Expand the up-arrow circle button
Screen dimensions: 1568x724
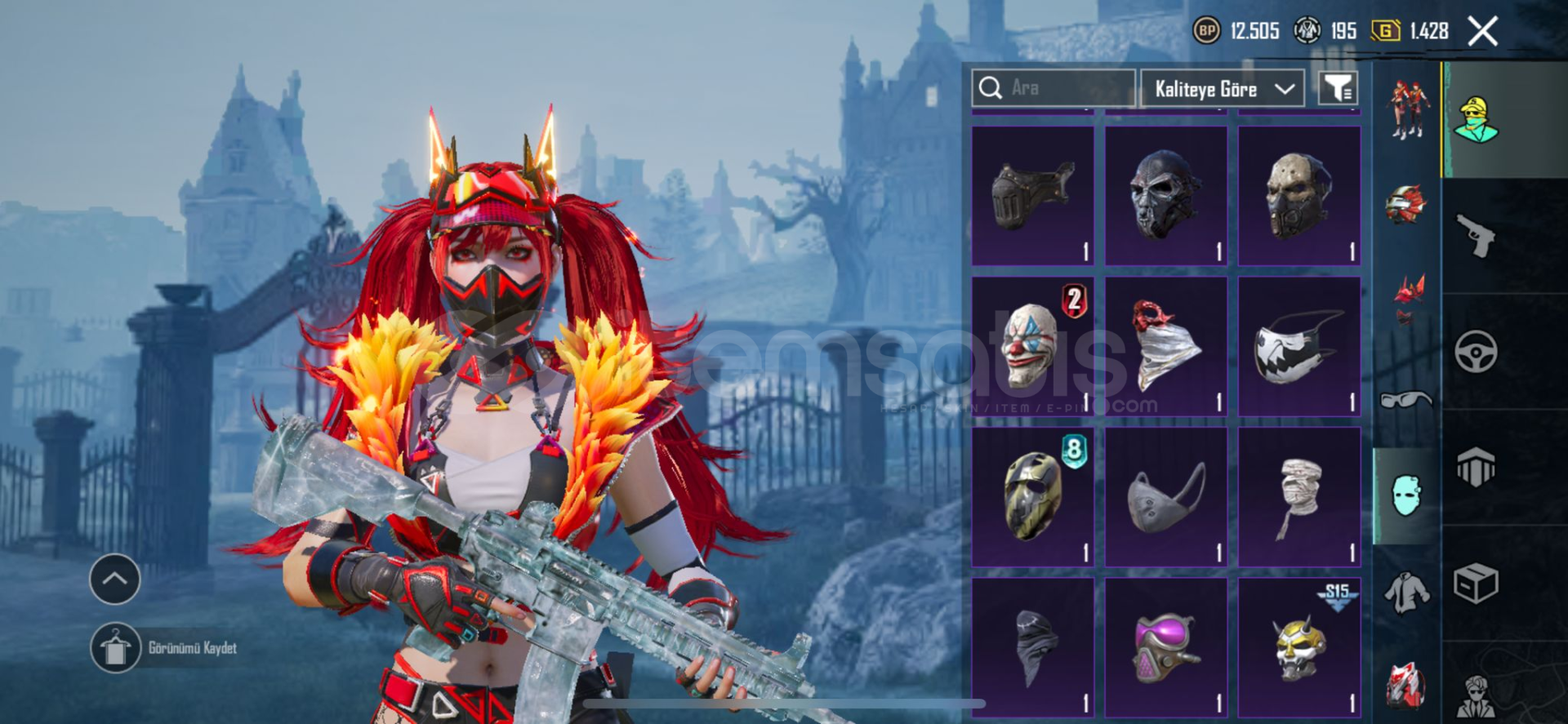114,580
